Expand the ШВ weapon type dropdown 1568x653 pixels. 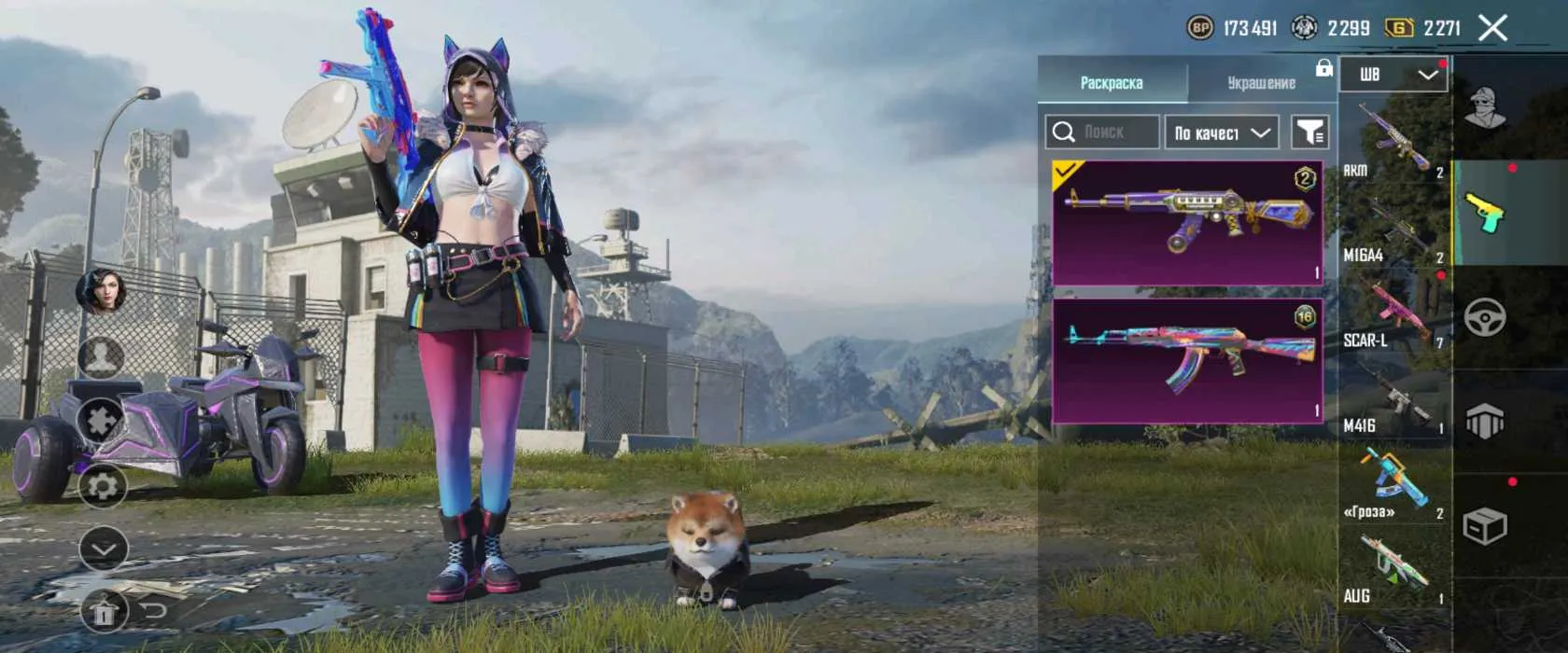pos(1393,75)
